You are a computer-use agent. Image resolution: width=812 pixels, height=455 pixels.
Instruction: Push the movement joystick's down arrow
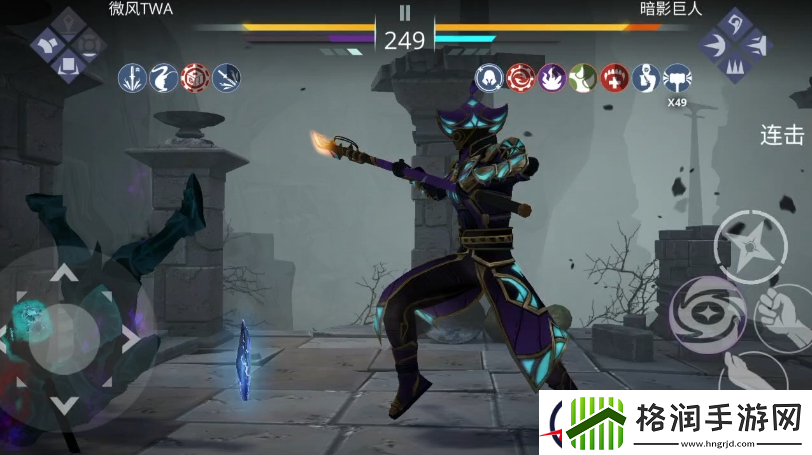pyautogui.click(x=64, y=404)
